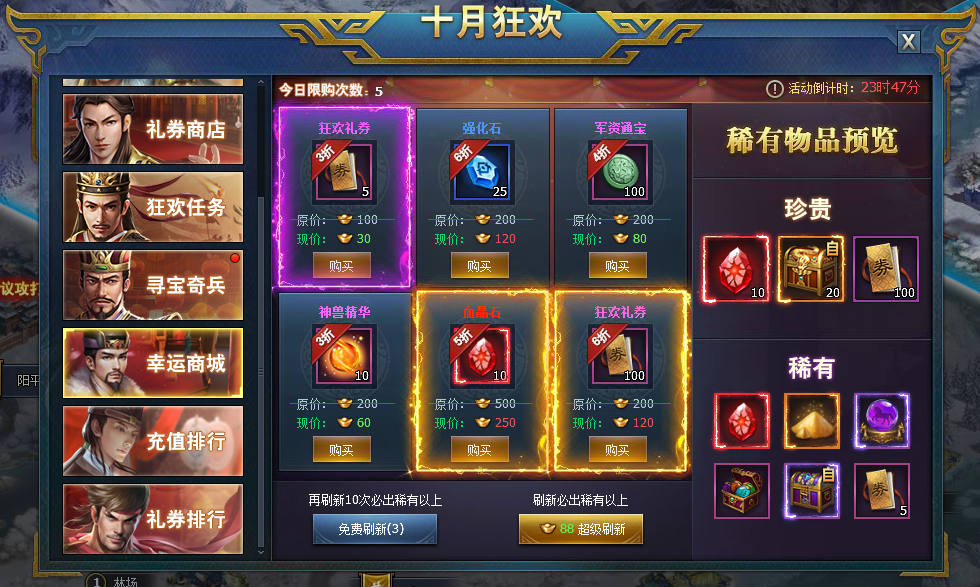Buy the 血晶石 for 250 gold
This screenshot has height=587, width=980.
coord(480,450)
